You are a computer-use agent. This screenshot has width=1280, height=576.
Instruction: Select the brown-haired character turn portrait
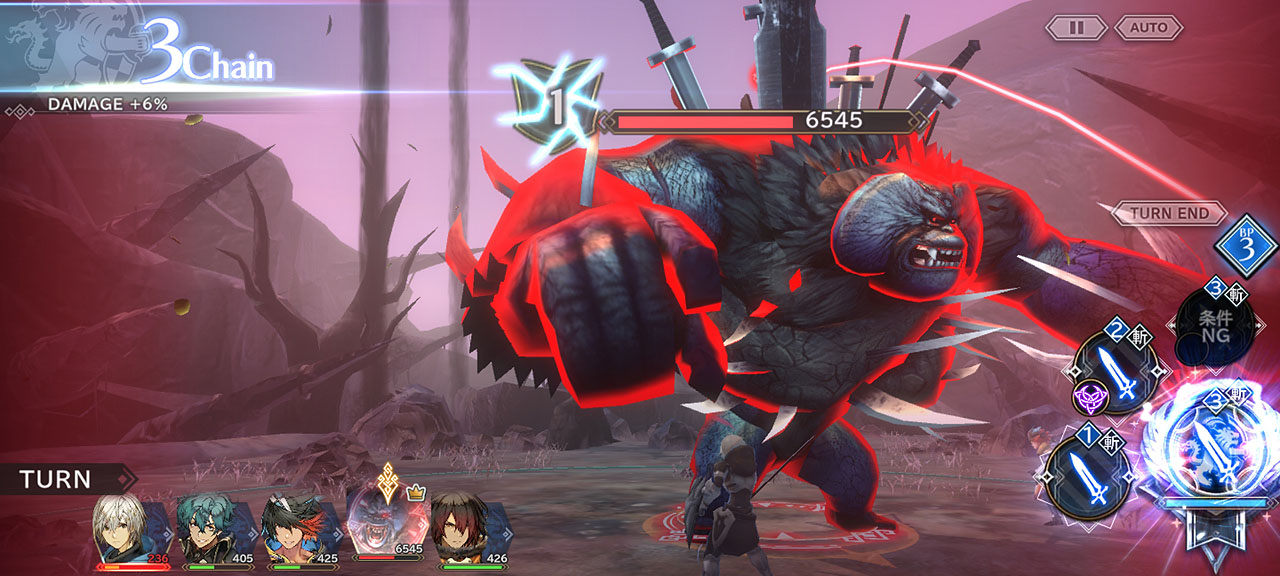459,524
